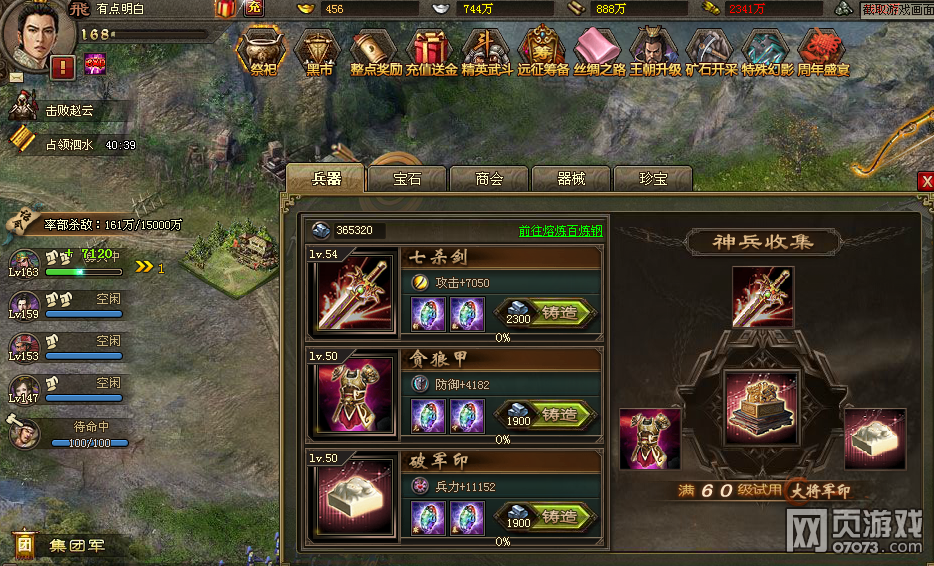Open the 商会 tab
This screenshot has height=566, width=934.
click(x=489, y=179)
